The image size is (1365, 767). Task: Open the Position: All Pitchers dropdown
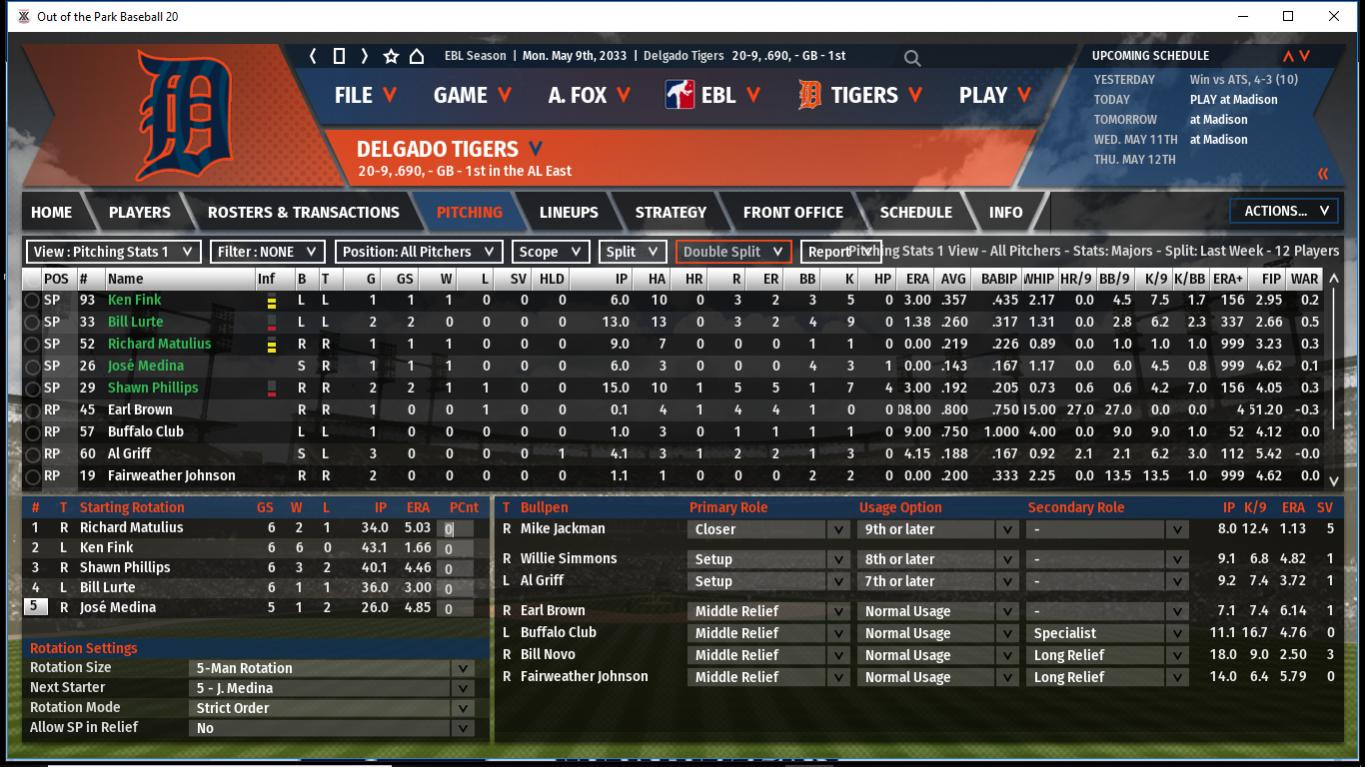(x=417, y=252)
